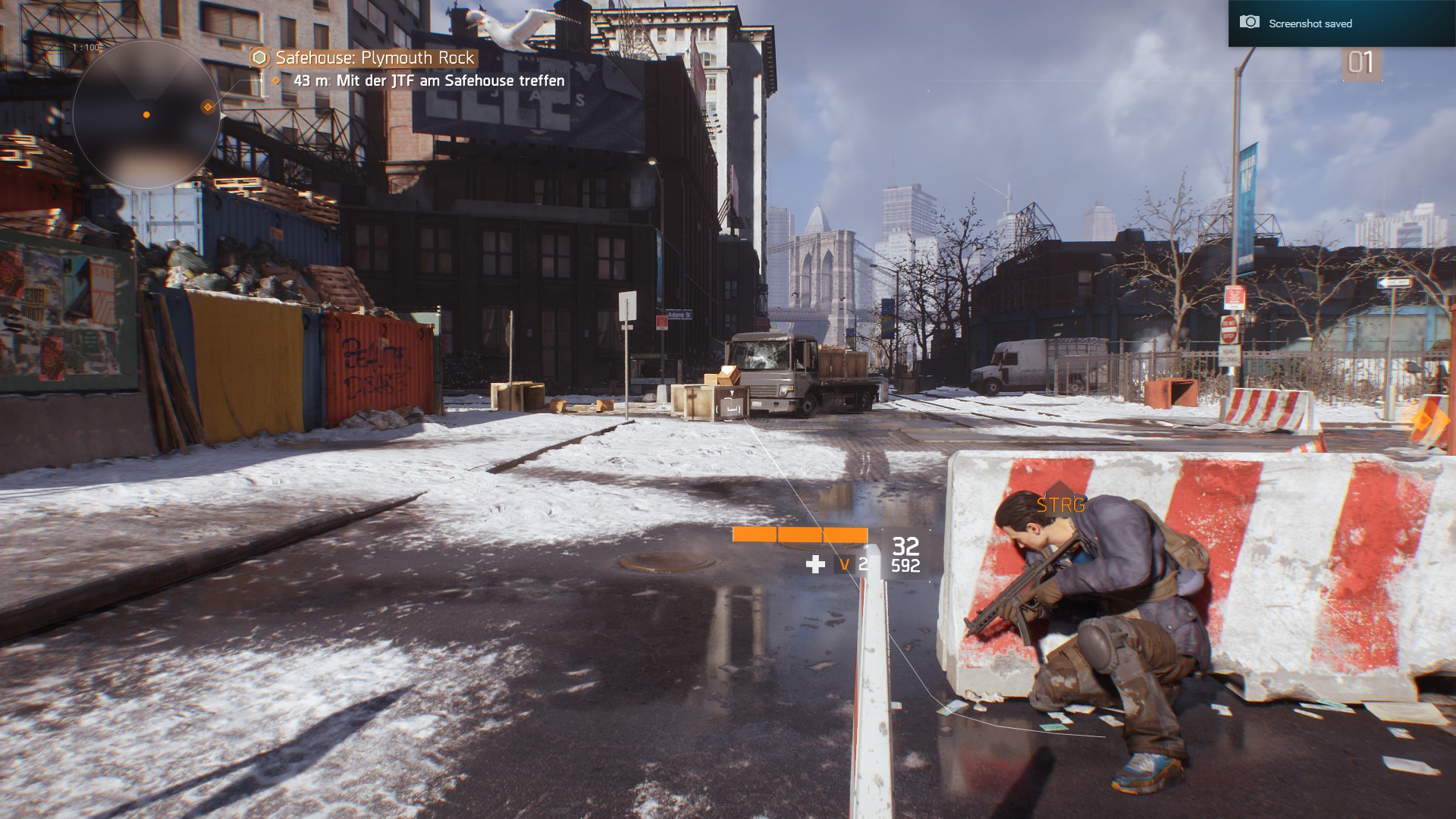This screenshot has height=819, width=1456.
Task: Click the medkit cross icon
Action: (815, 564)
